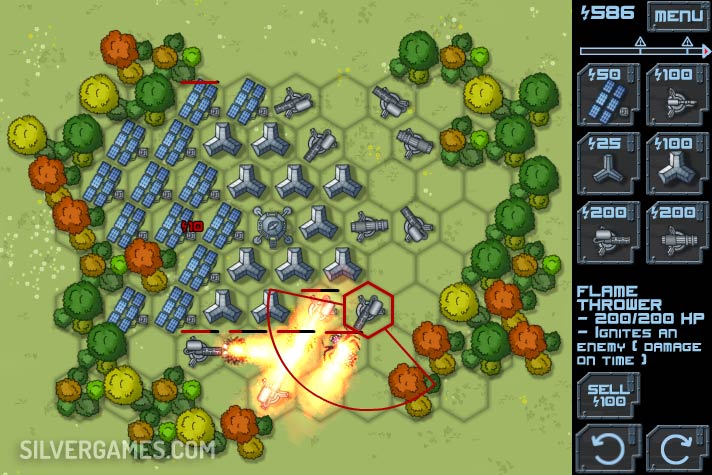Select the 100-cost large wall block
Screen dimensions: 712x475
[x=675, y=163]
